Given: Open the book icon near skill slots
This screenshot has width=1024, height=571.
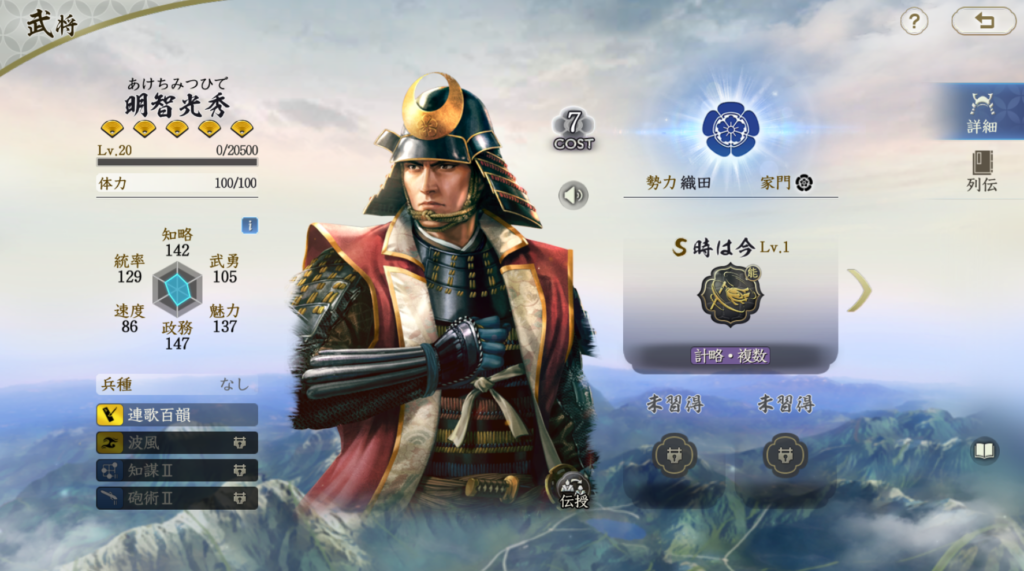Looking at the screenshot, I should [985, 451].
